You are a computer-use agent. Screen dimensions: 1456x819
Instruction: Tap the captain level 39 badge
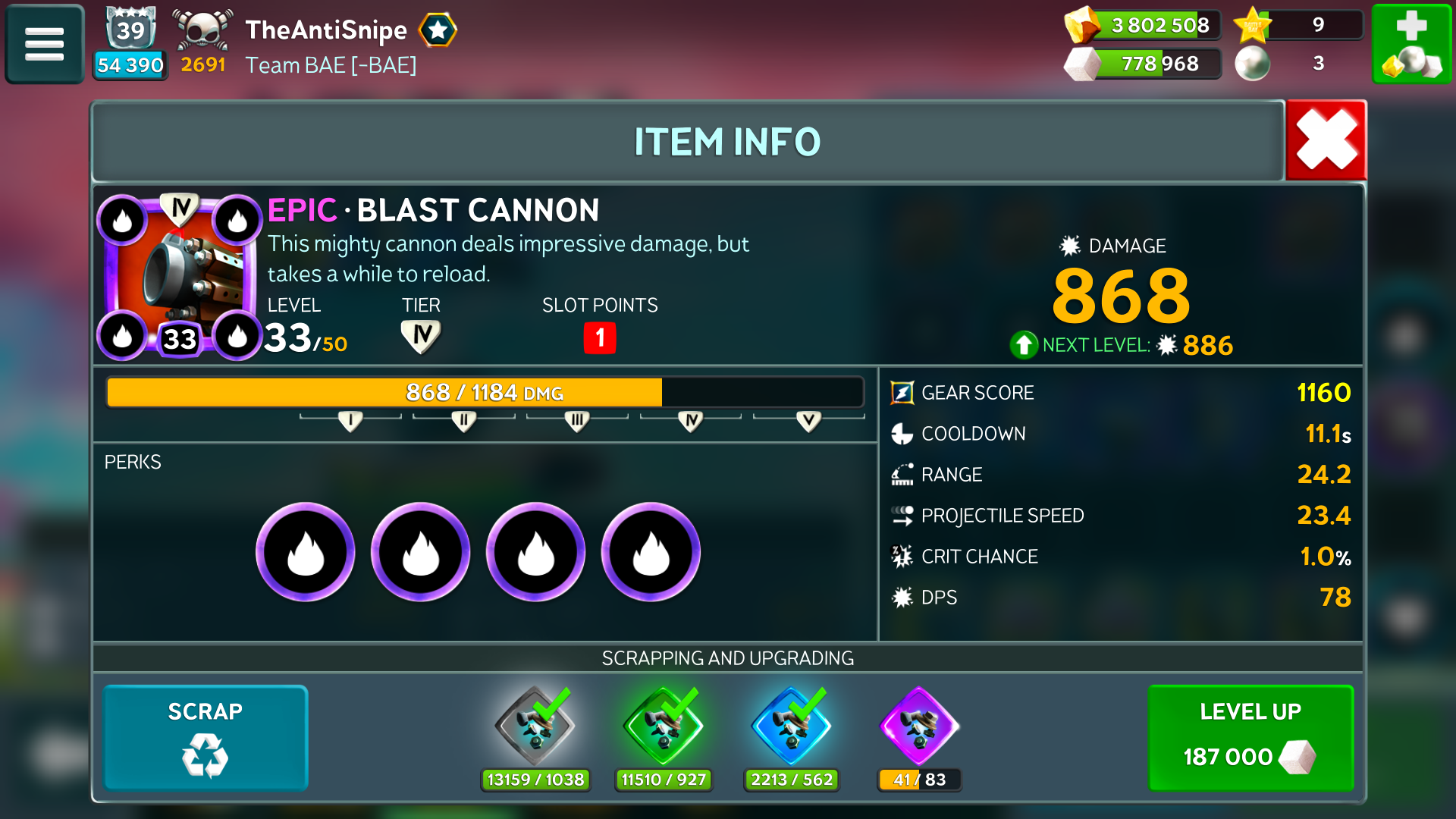[130, 30]
